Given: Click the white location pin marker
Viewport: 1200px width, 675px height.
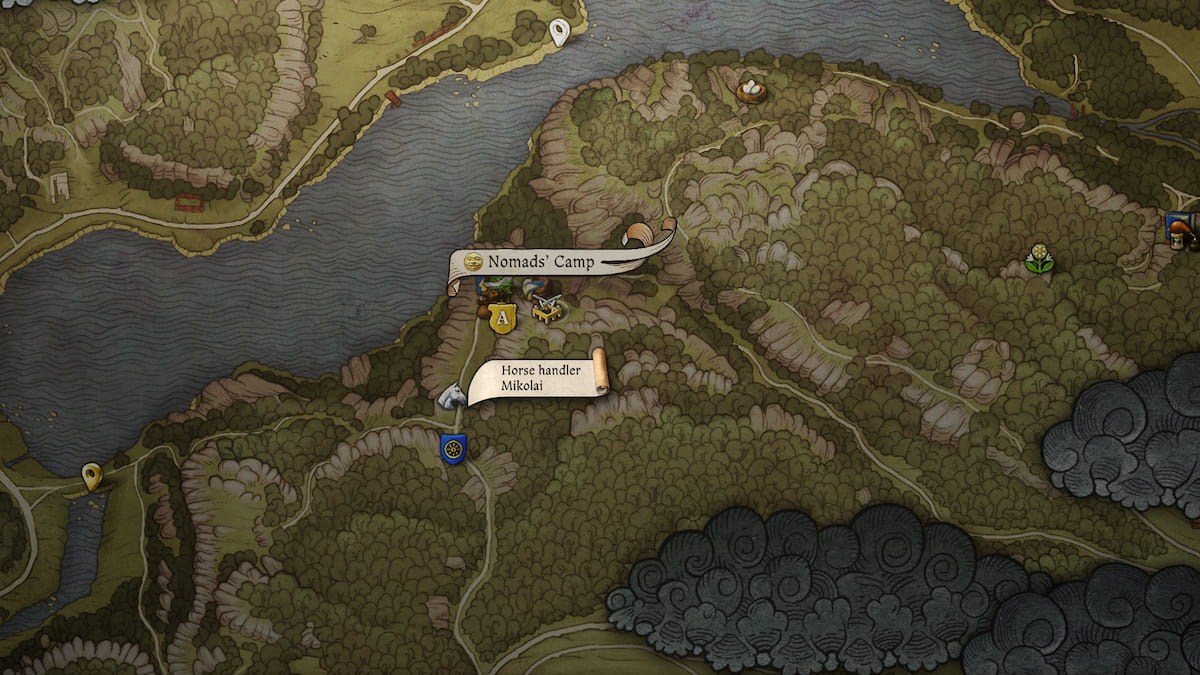Looking at the screenshot, I should coord(561,32).
